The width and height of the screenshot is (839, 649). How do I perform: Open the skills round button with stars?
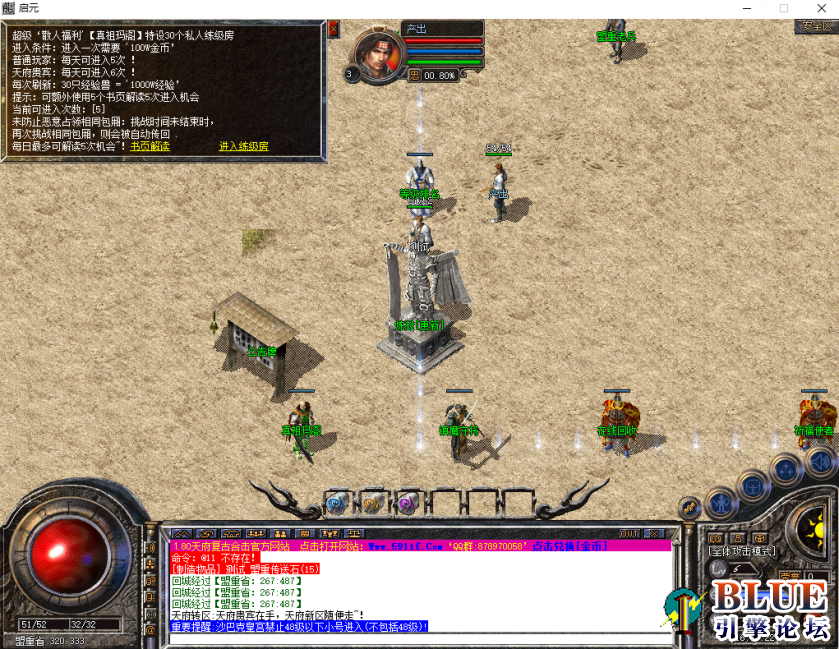pyautogui.click(x=787, y=469)
